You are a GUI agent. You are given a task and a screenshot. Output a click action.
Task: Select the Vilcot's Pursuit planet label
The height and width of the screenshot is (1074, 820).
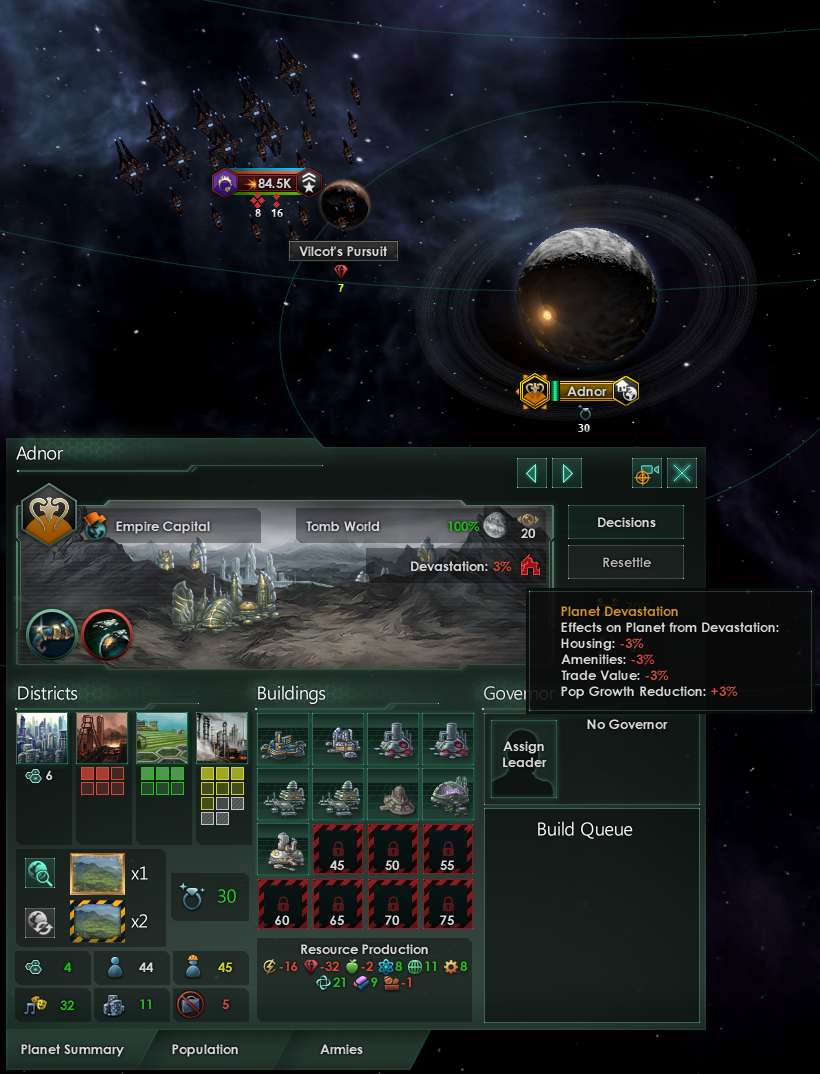[x=343, y=251]
